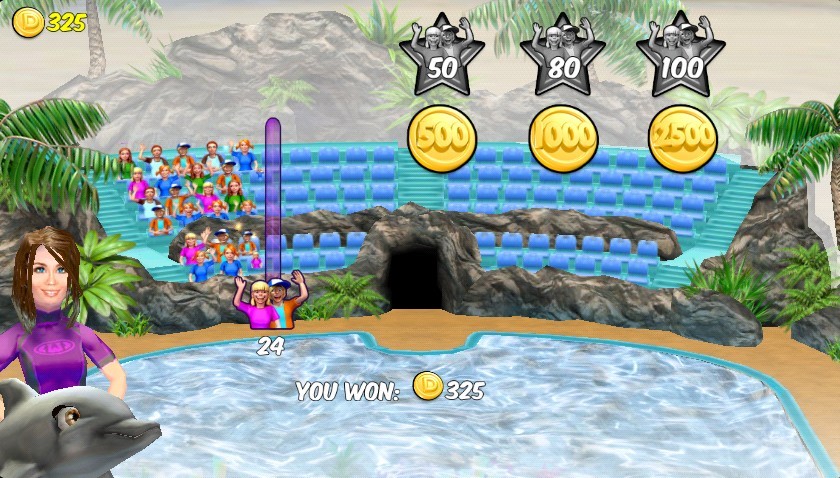840x478 pixels.
Task: Click the cheering audience meter icon
Action: (x=270, y=301)
